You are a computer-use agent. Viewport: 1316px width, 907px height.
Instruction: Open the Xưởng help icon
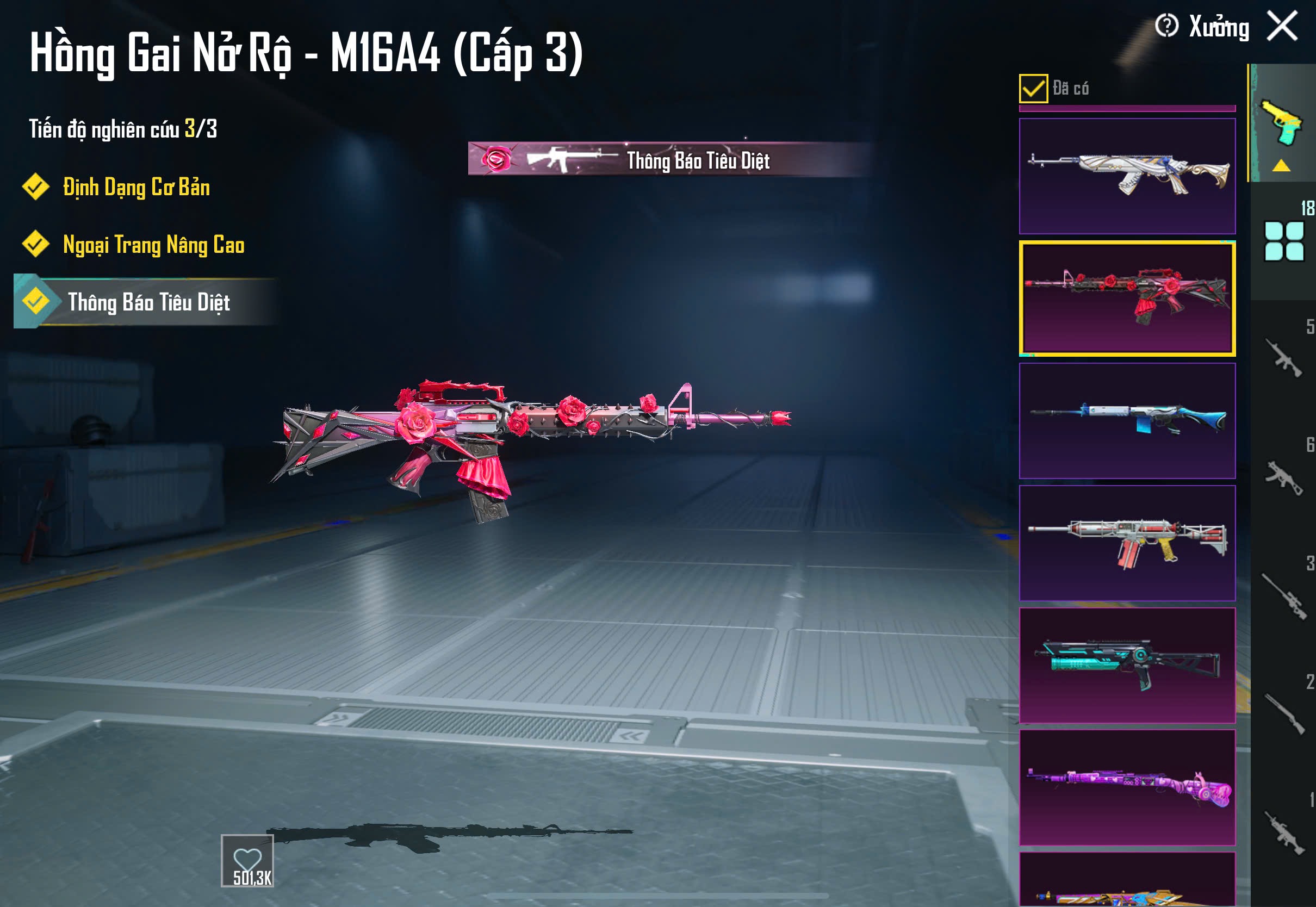pos(1166,26)
